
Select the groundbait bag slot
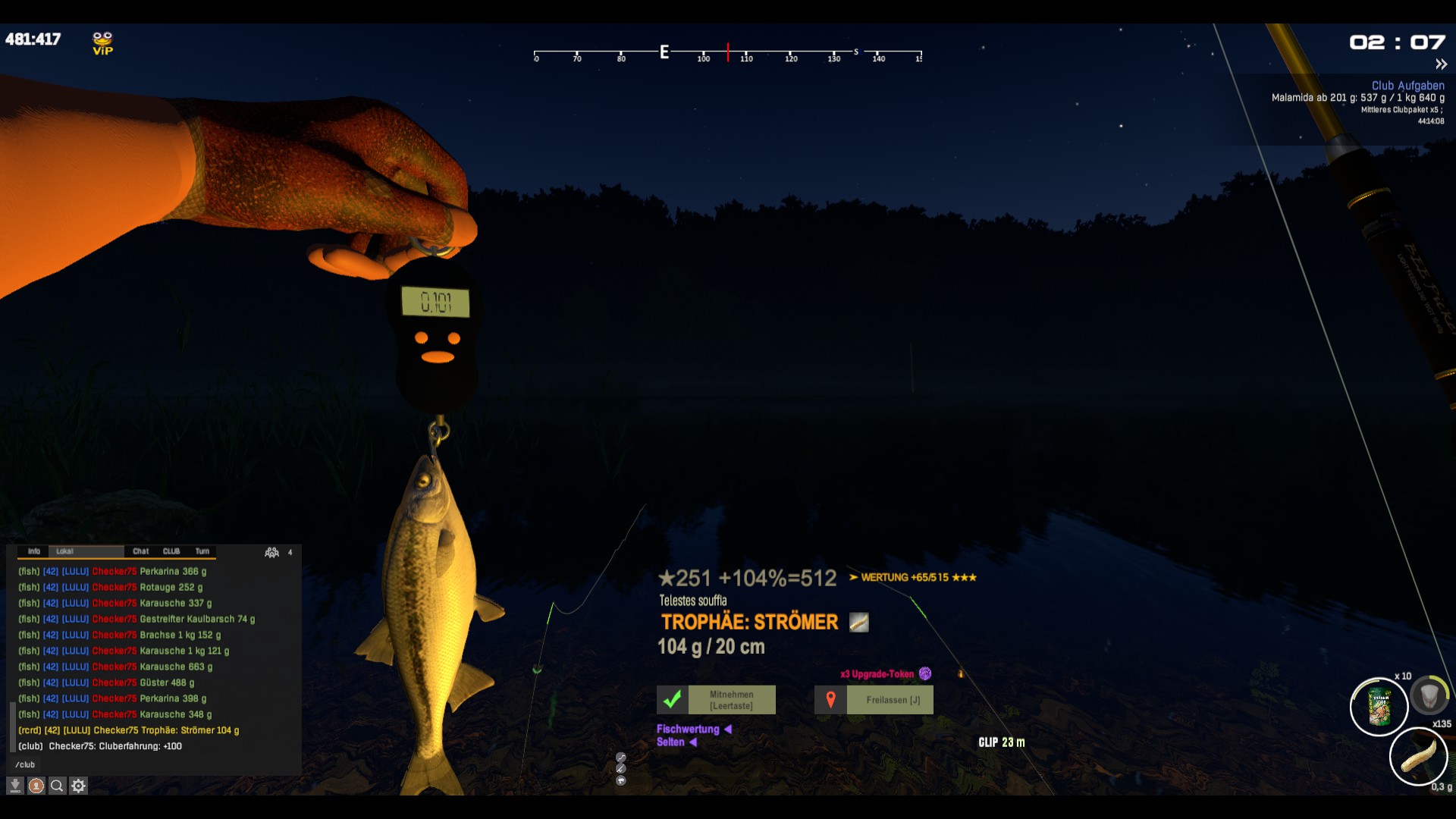1379,707
